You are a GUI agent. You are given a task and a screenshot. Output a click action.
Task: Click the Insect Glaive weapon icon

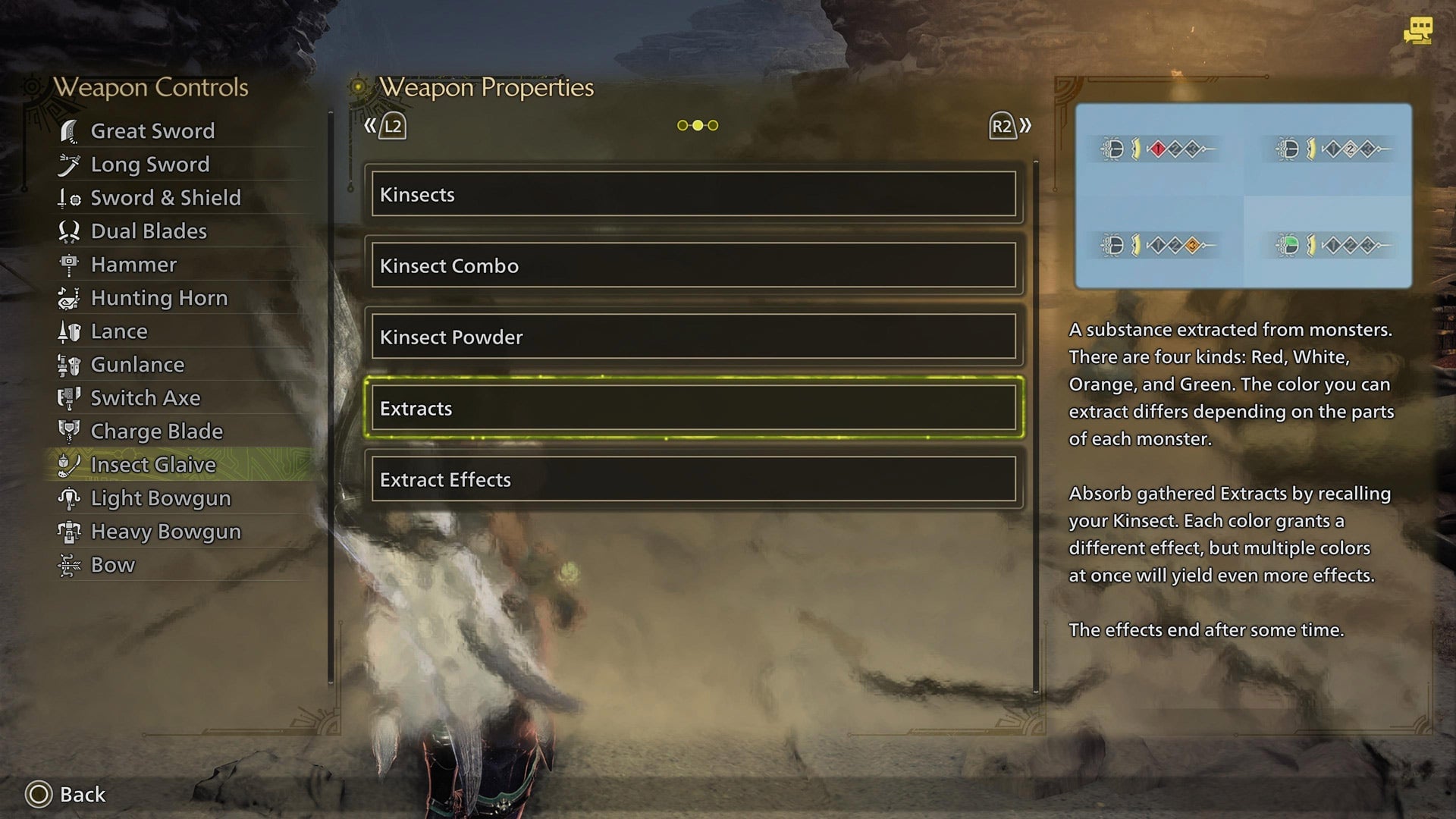[71, 465]
